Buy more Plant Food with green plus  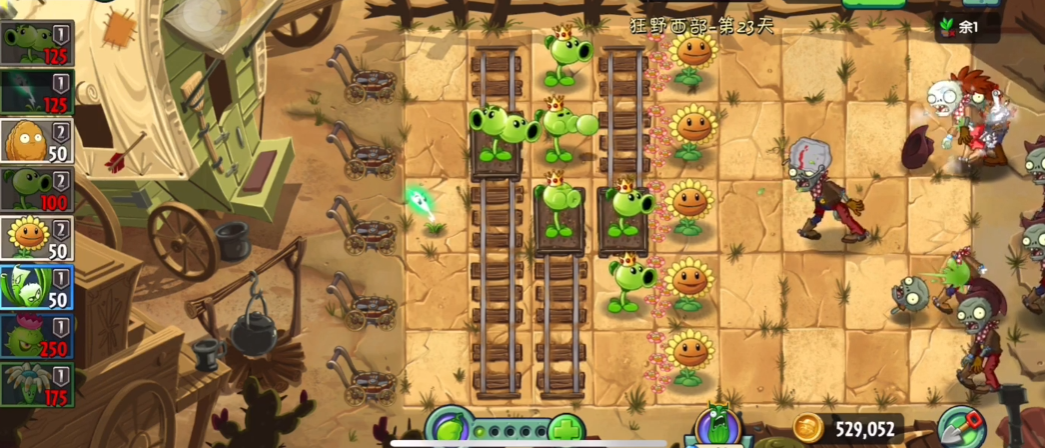(x=564, y=432)
